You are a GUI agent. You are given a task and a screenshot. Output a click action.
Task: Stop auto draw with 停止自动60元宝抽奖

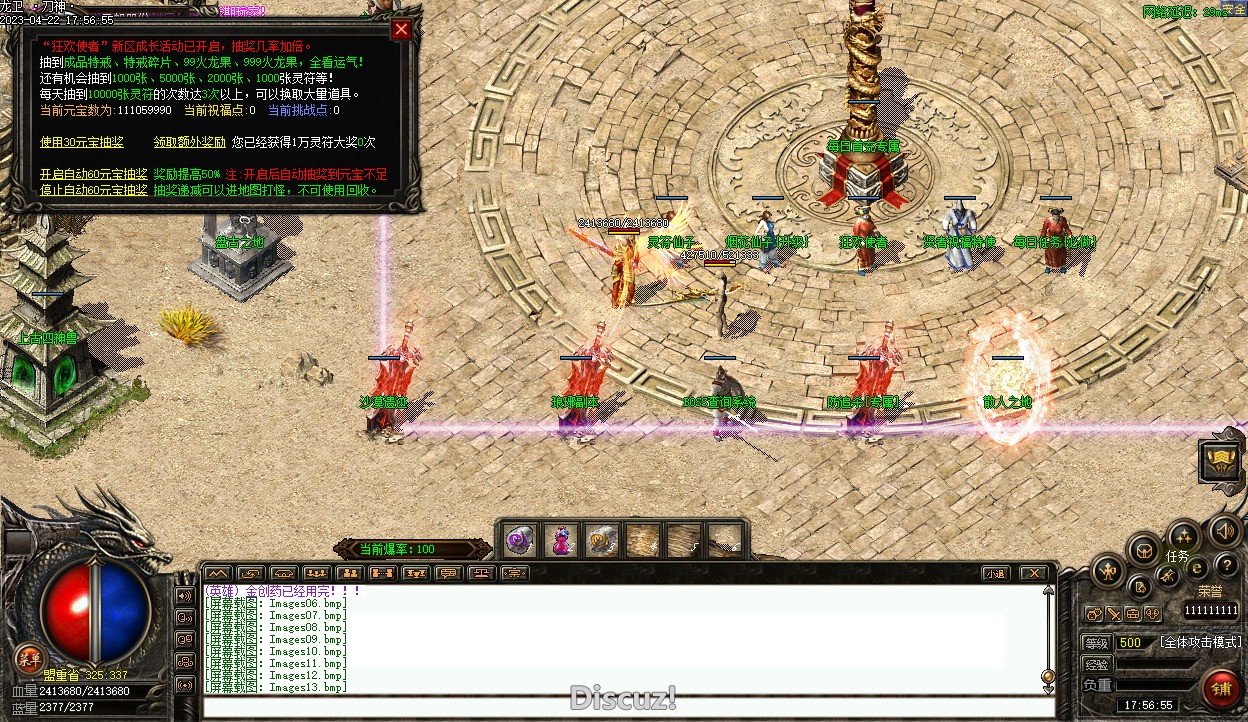[x=93, y=190]
